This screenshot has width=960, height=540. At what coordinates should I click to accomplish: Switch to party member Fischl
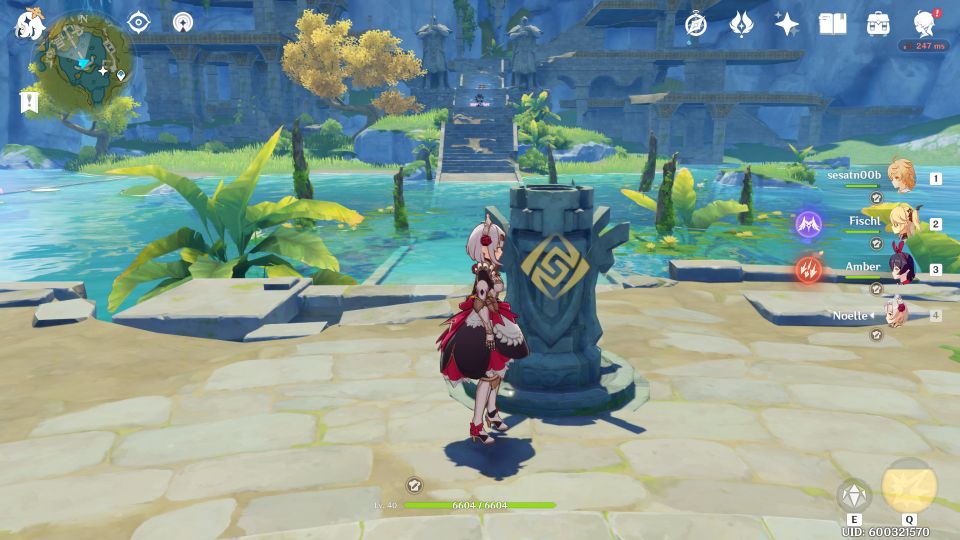[901, 222]
